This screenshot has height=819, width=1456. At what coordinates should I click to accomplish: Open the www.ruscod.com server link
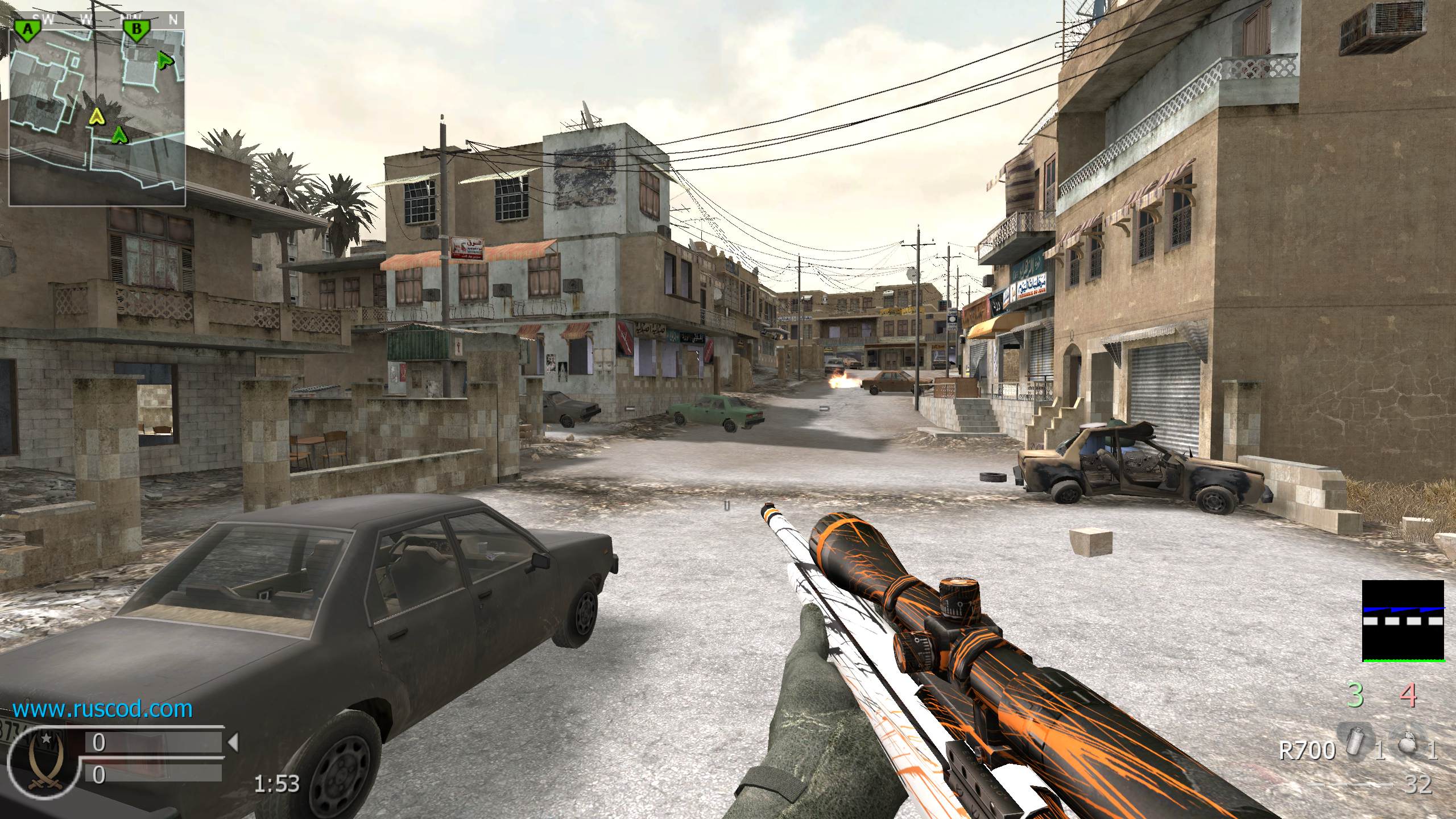[x=102, y=709]
